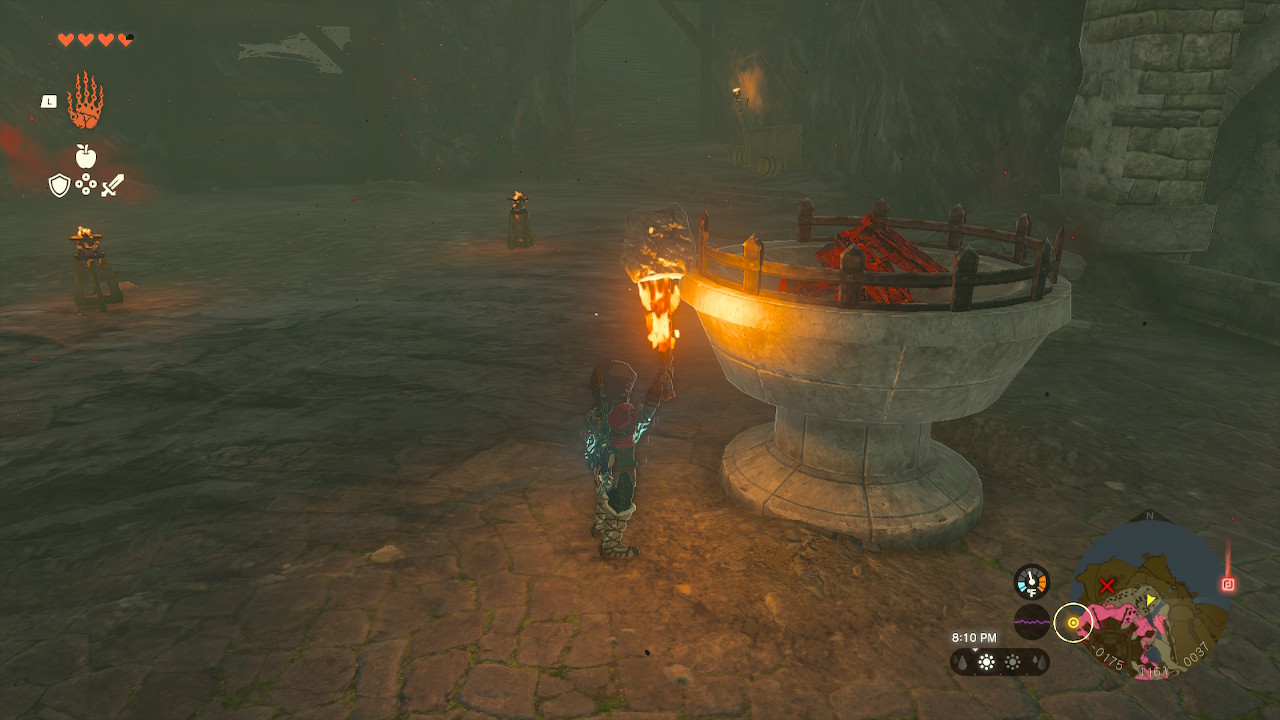This screenshot has width=1280, height=720.
Task: Select the yellow player arrow on the minimap
Action: click(1150, 600)
